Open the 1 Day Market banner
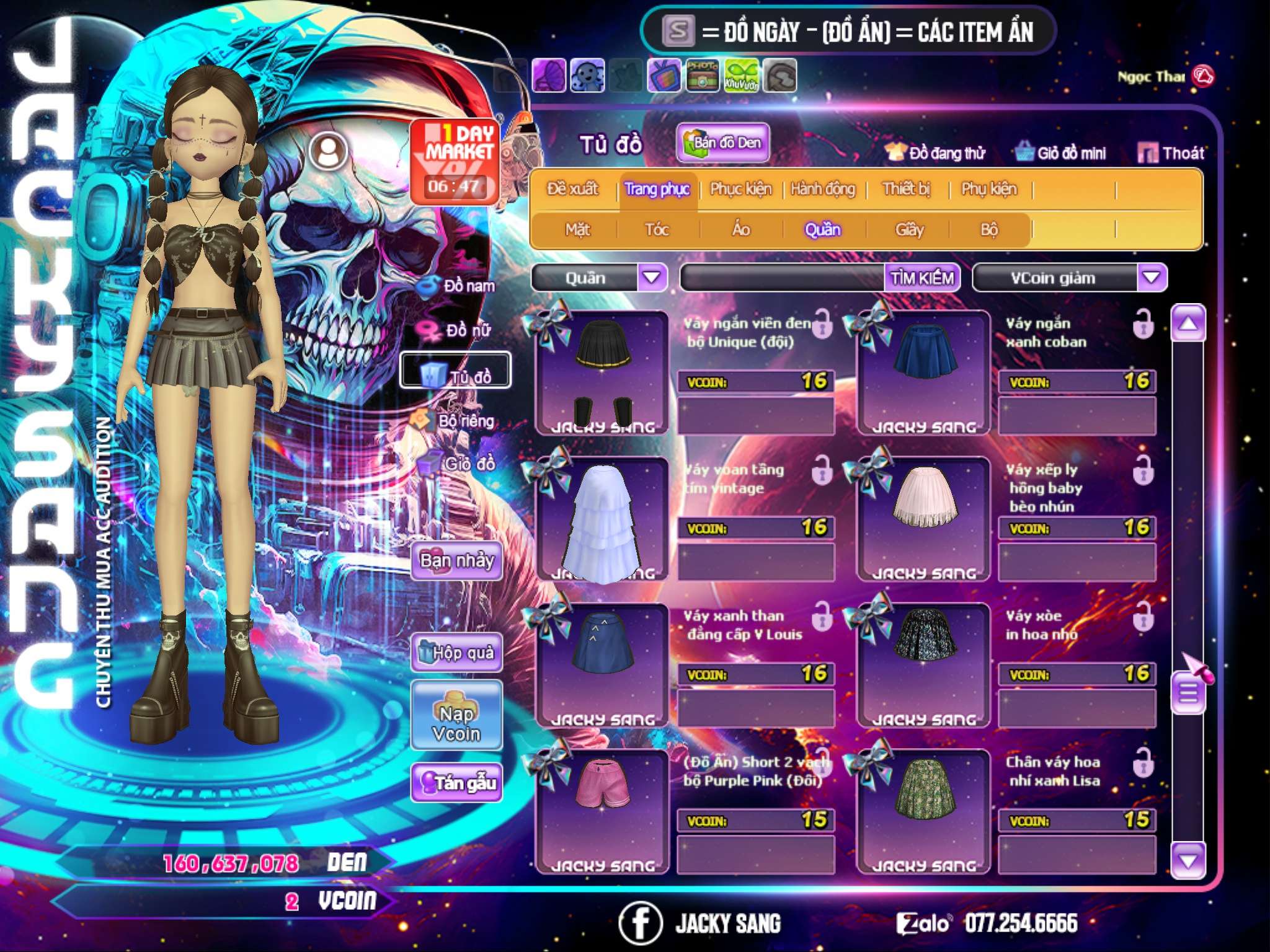Viewport: 1270px width, 952px height. [x=455, y=160]
